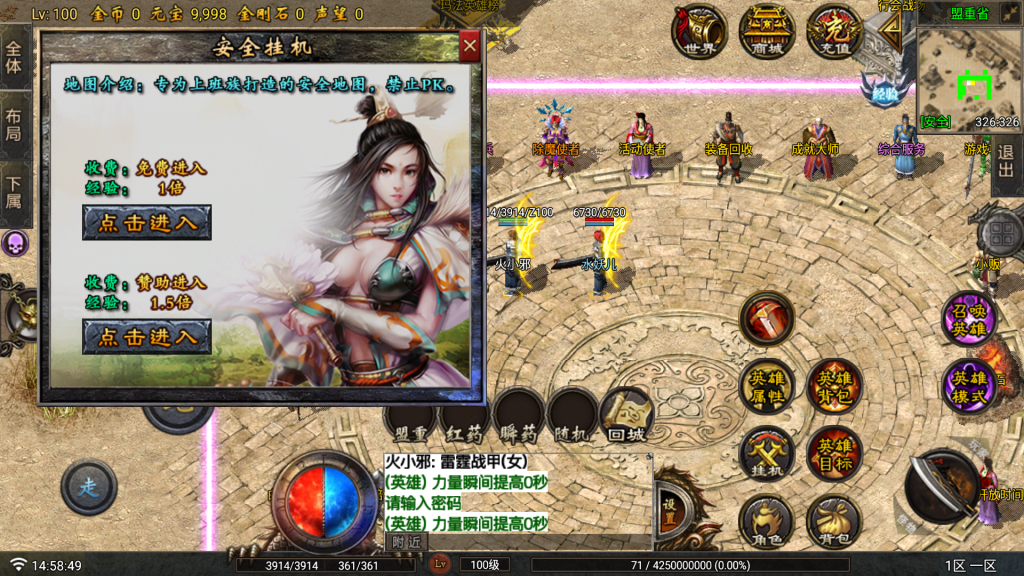Open 英雄属性 hero attributes

click(767, 386)
